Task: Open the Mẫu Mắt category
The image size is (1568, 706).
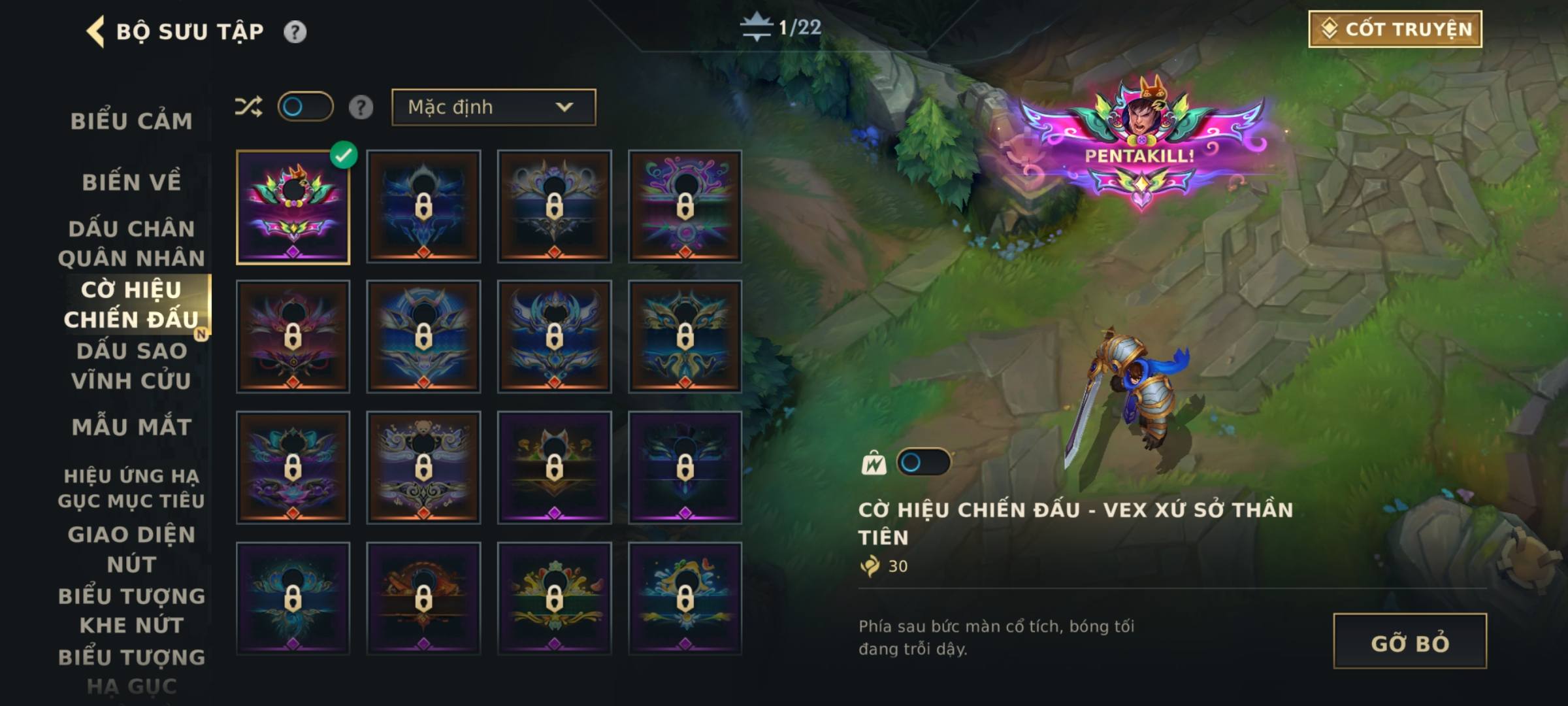Action: point(131,427)
